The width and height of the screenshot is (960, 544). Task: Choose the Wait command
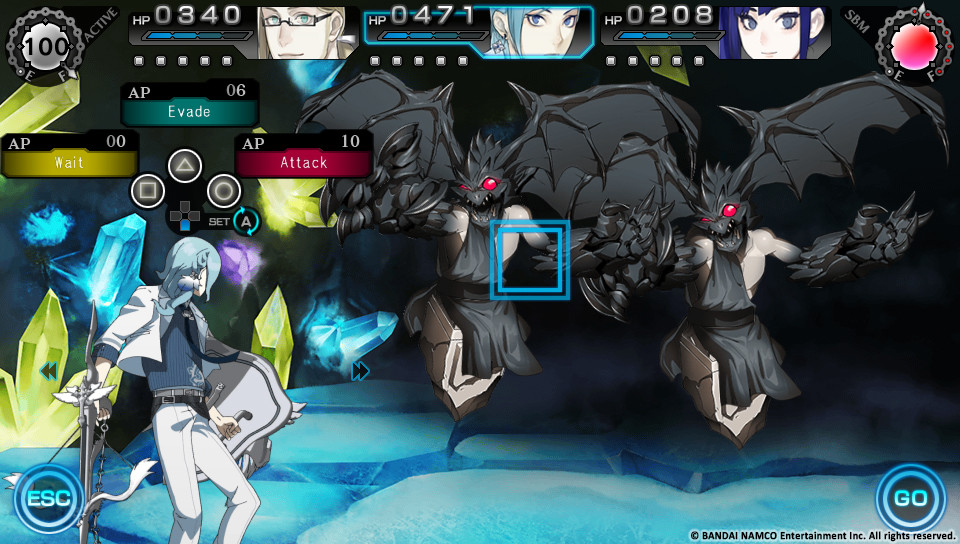click(x=69, y=161)
